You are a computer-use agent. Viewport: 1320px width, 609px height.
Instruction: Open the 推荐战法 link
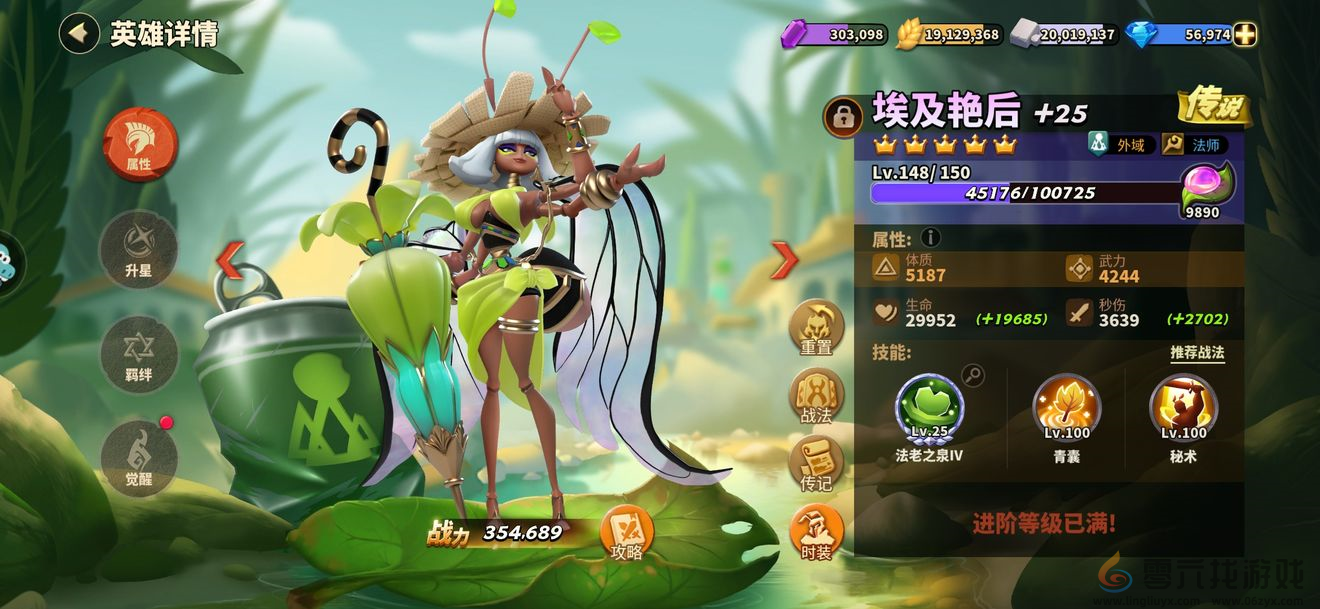click(1197, 353)
